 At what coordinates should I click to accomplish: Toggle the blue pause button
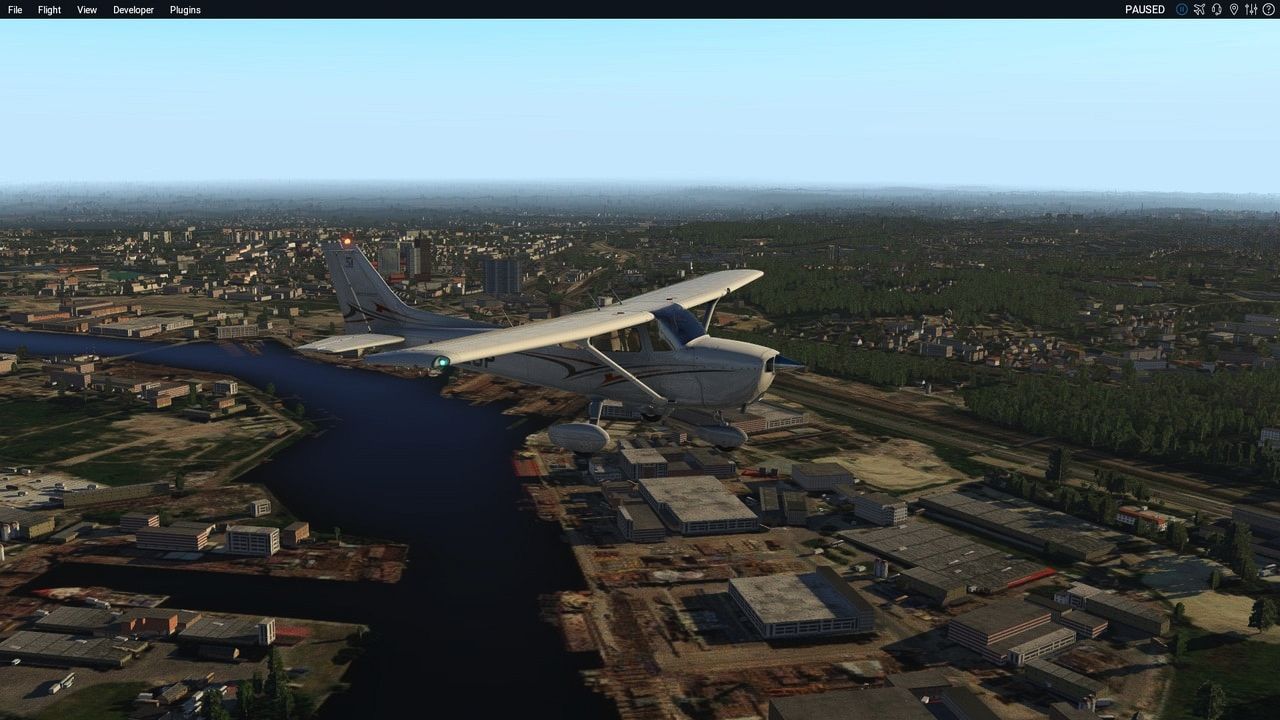click(x=1182, y=9)
